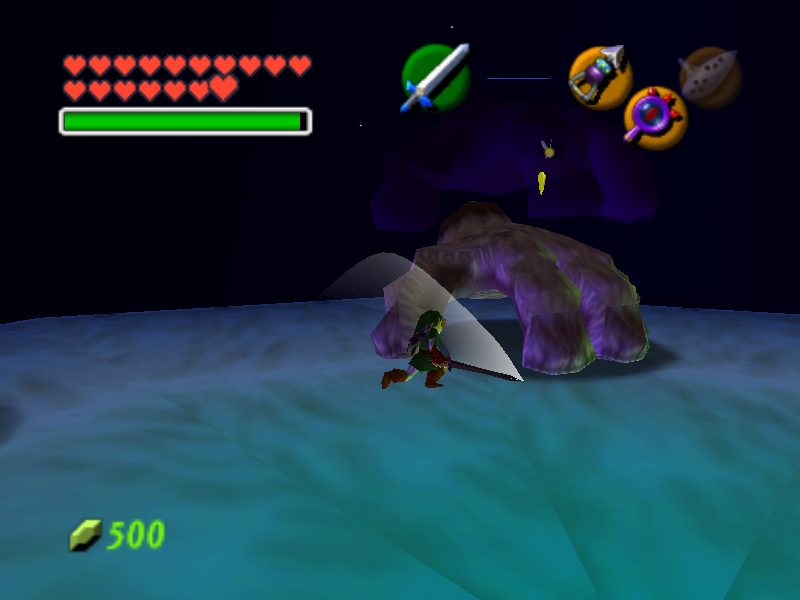Activate the Lens of Truth icon
This screenshot has height=600, width=800.
(655, 117)
